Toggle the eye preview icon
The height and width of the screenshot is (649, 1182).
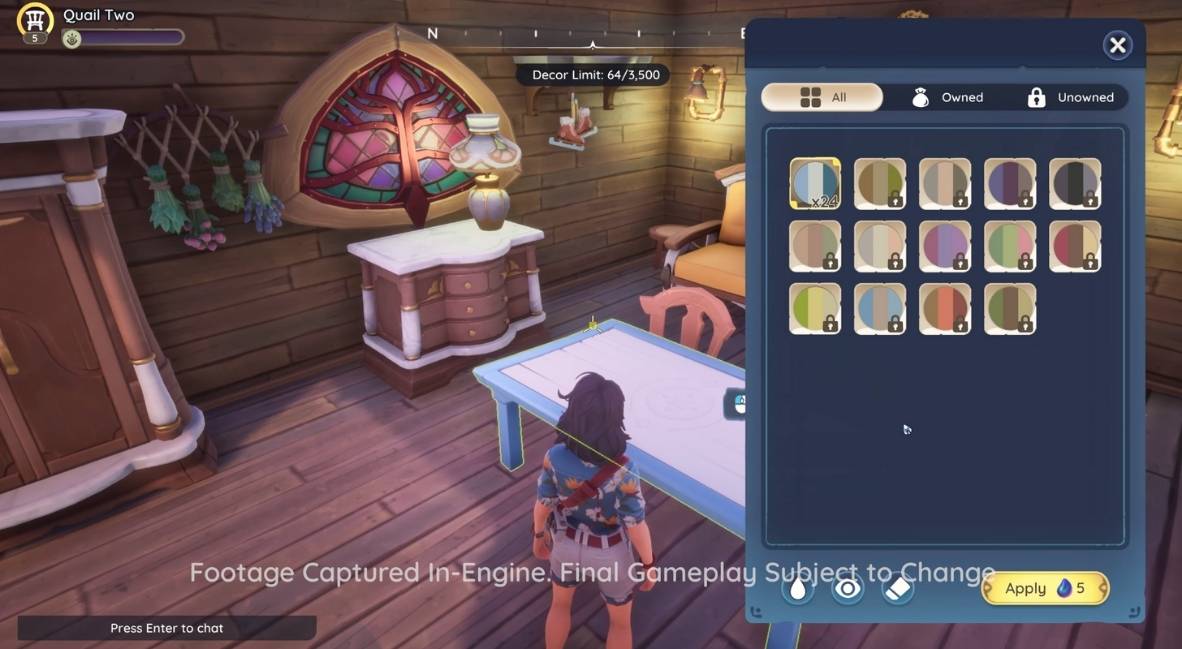point(848,589)
